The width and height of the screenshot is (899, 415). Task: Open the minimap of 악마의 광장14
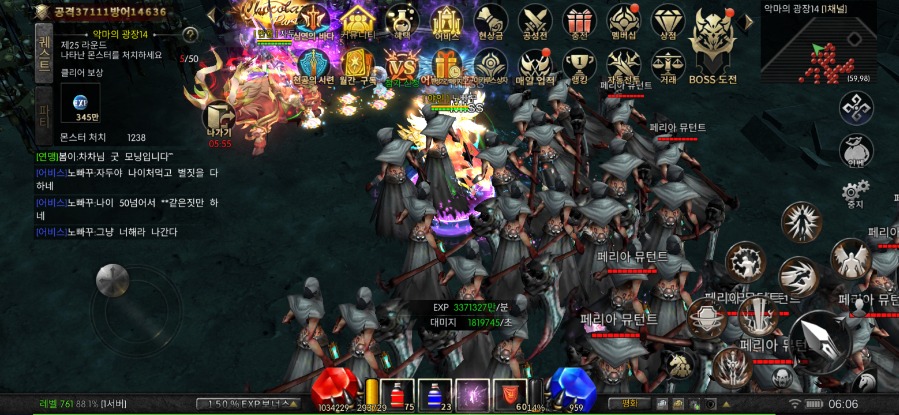[x=828, y=48]
